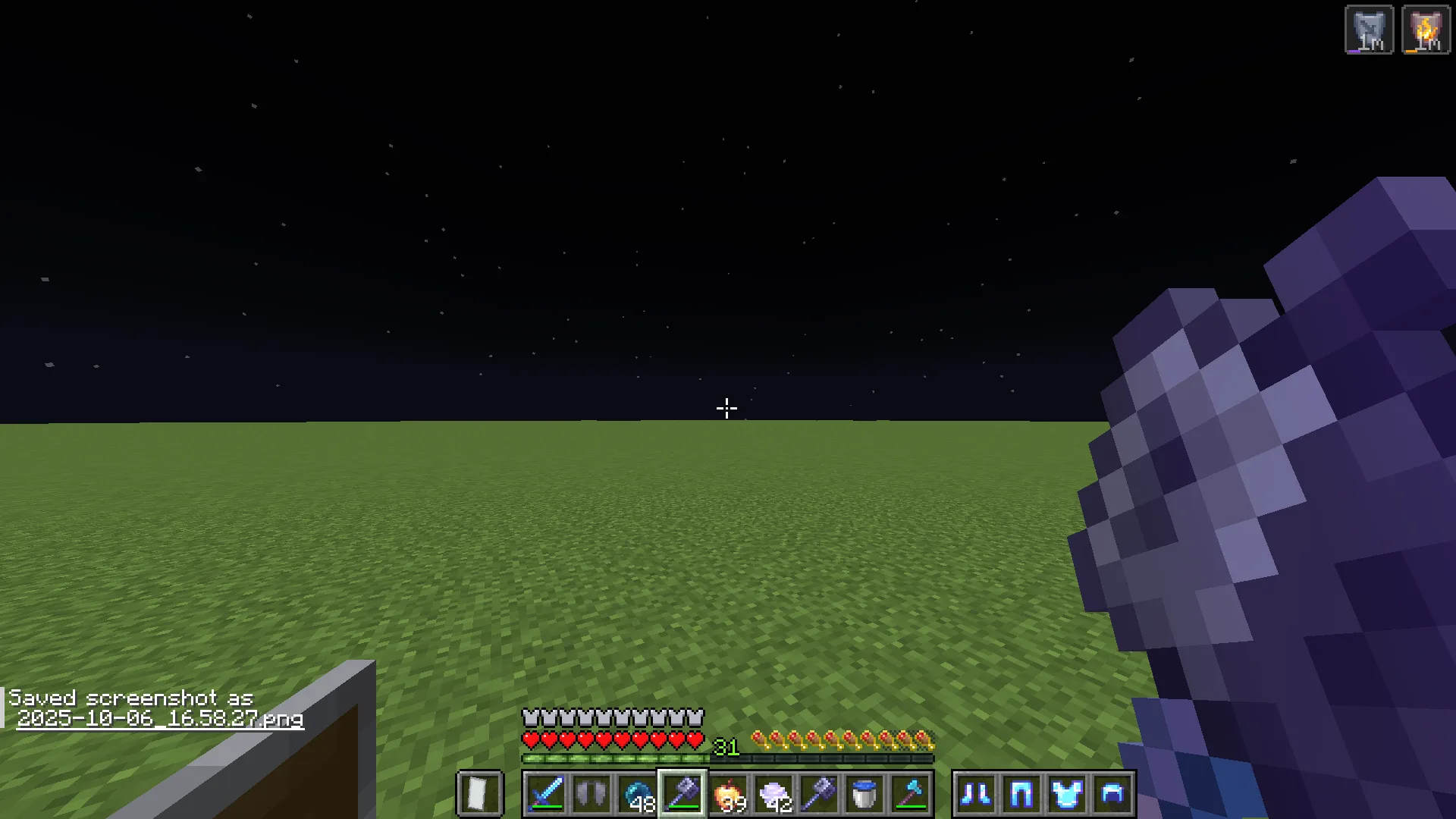
Task: Click the gray shield status effect icon
Action: pyautogui.click(x=1369, y=30)
